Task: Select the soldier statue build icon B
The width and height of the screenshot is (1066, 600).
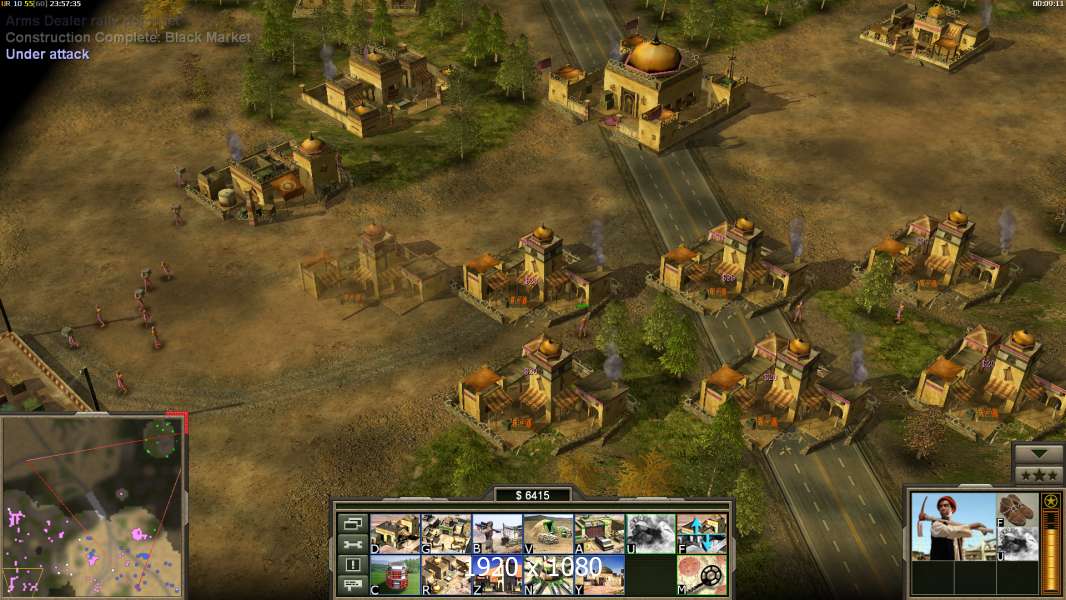Action: click(x=496, y=534)
